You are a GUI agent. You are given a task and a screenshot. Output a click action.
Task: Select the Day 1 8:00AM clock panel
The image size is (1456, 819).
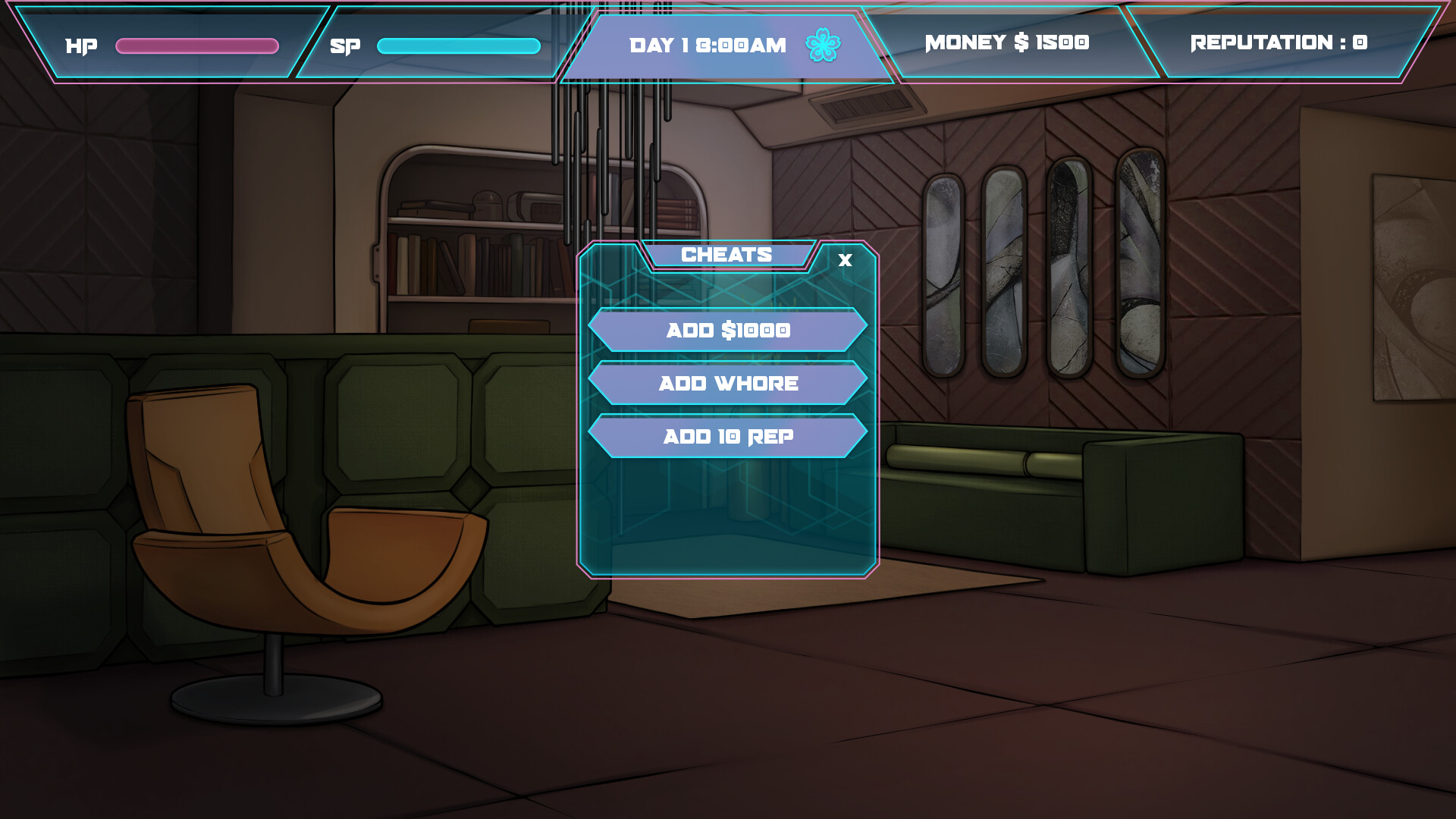click(709, 44)
